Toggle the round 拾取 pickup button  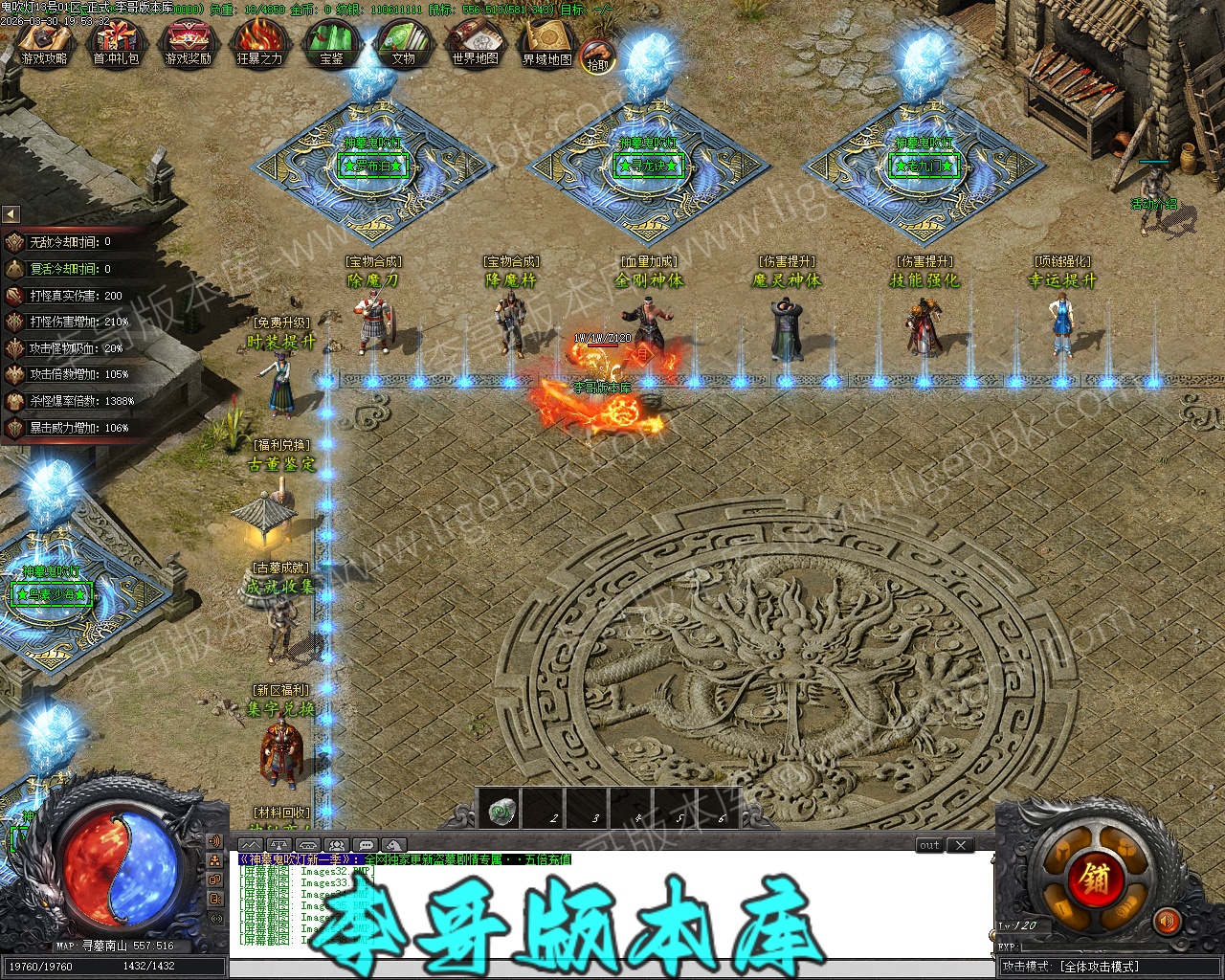pos(597,58)
